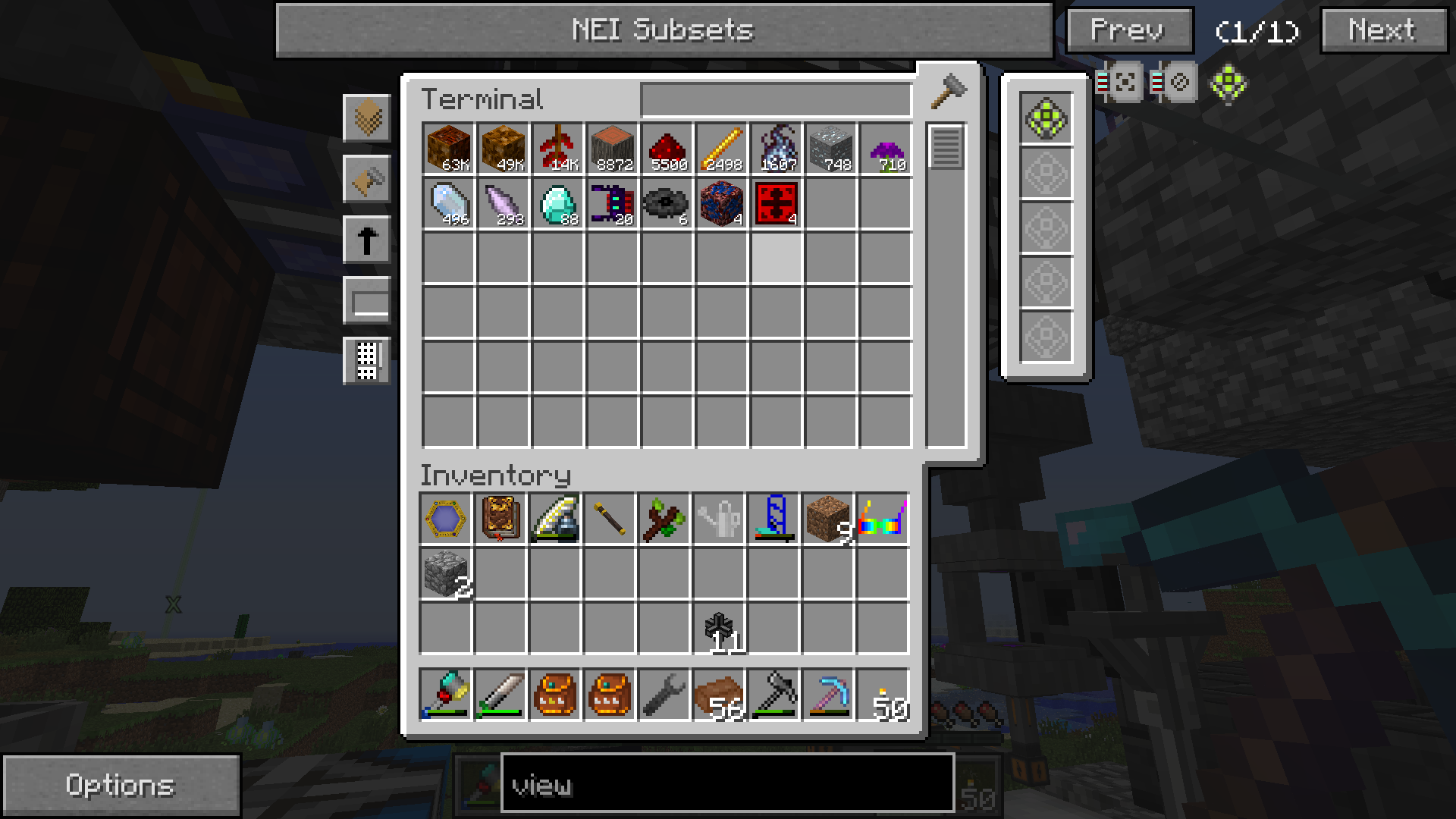Select the dirt block stack in inventory
The height and width of the screenshot is (819, 1456).
point(828,519)
